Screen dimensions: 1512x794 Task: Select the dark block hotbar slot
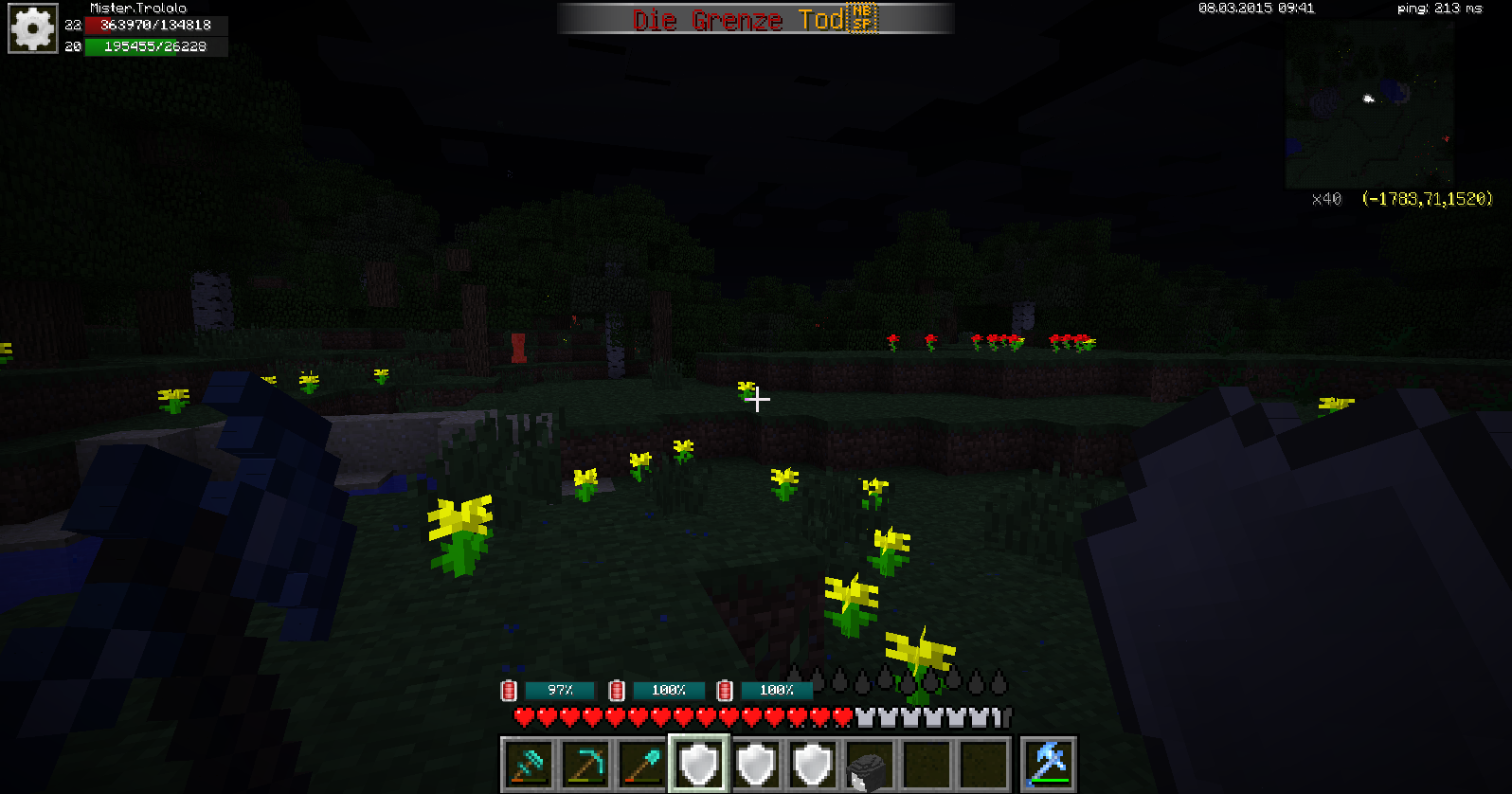[x=870, y=764]
